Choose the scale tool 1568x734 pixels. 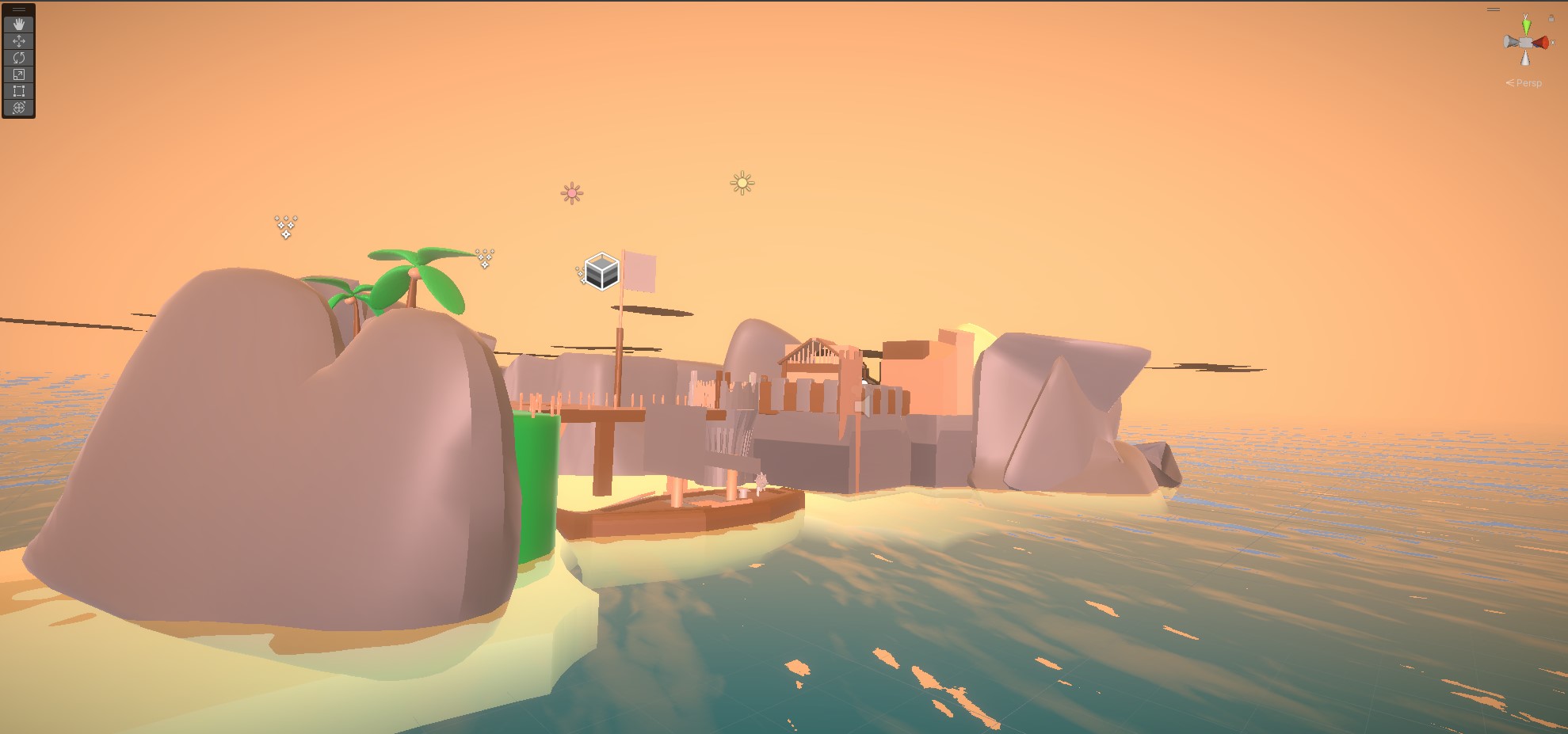(19, 74)
